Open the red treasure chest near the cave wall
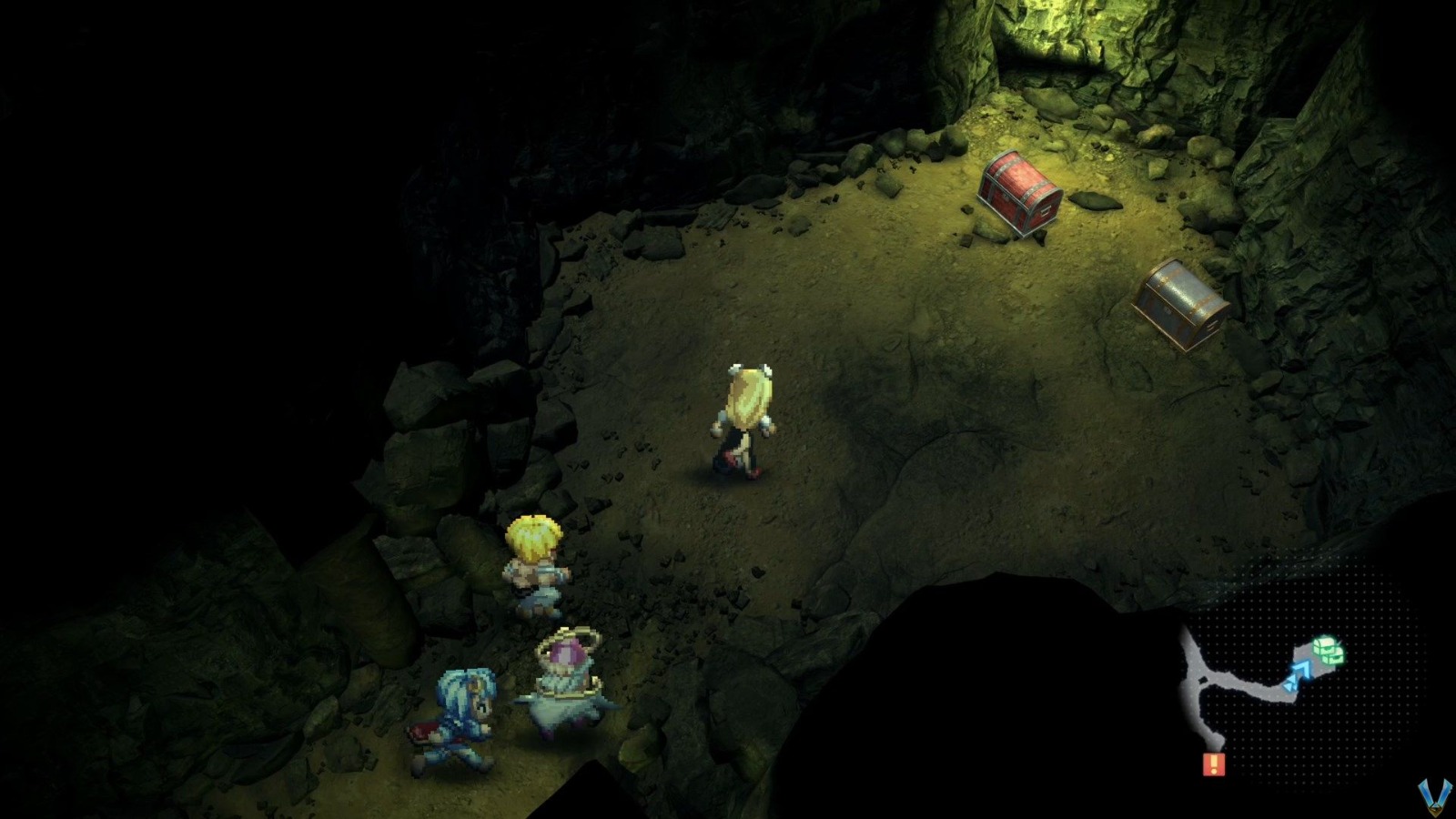The height and width of the screenshot is (819, 1456). click(x=1019, y=191)
